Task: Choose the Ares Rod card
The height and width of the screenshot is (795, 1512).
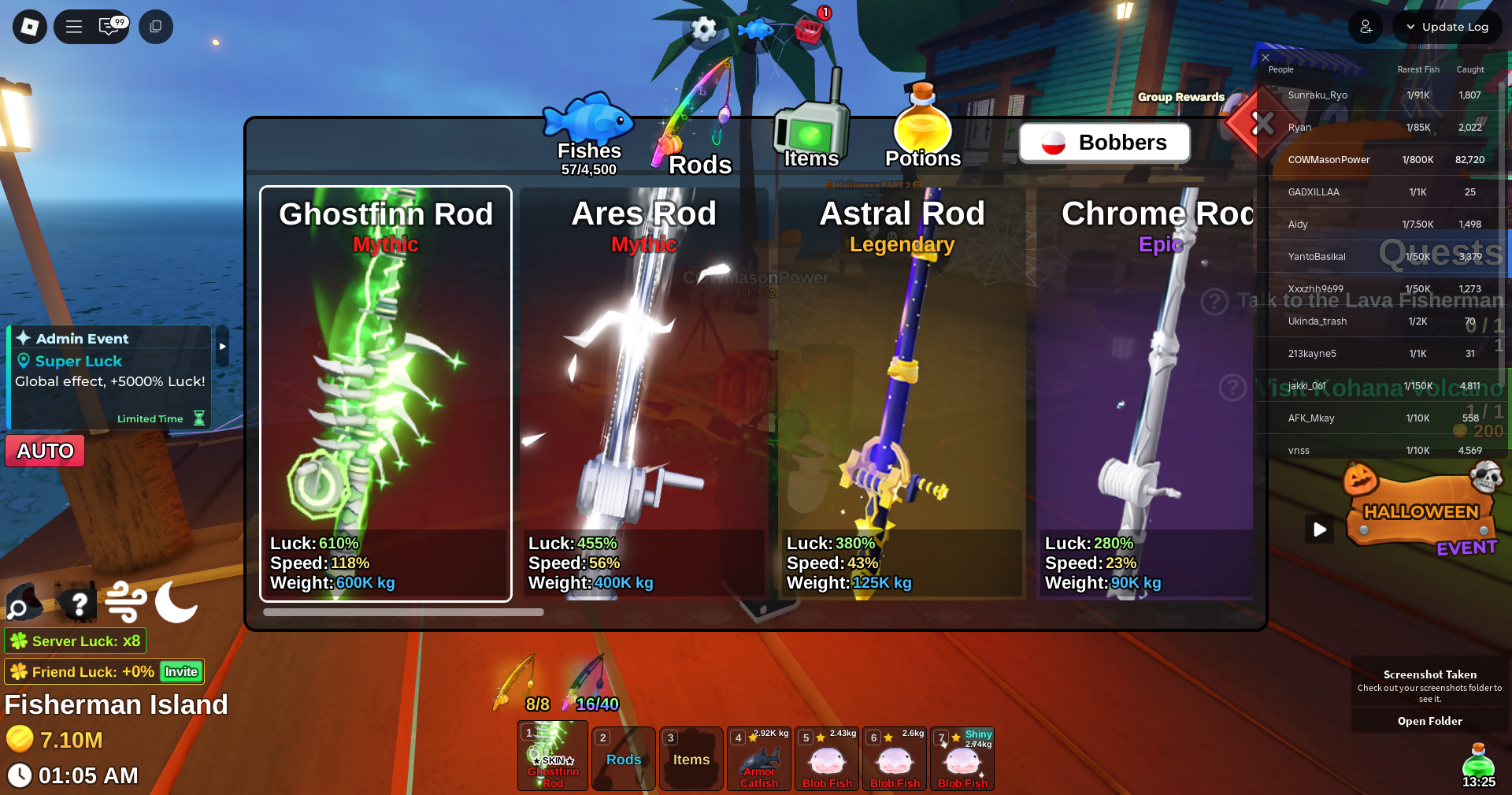Action: click(x=643, y=394)
